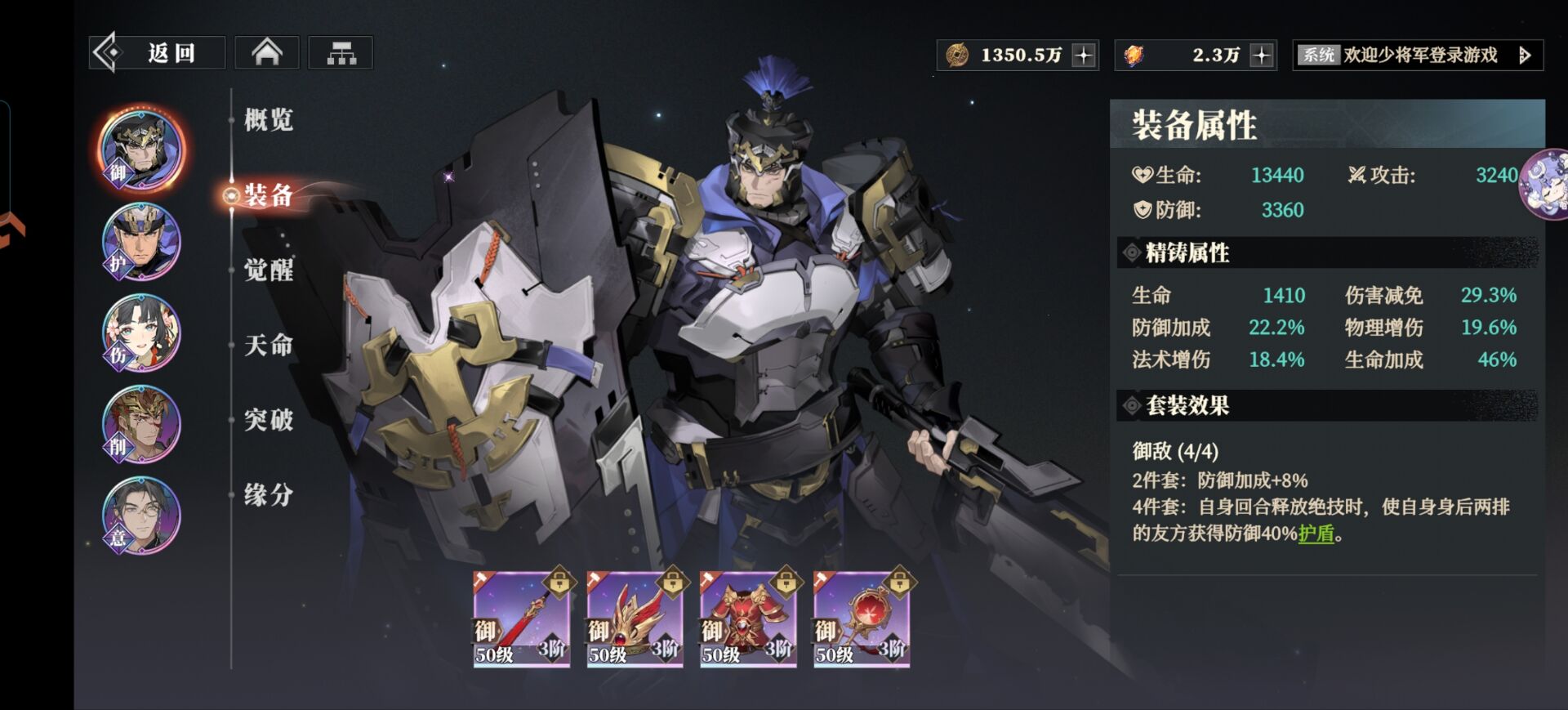Choose the 护 hero portrait
Screen dimensions: 1568x710
pos(141,242)
